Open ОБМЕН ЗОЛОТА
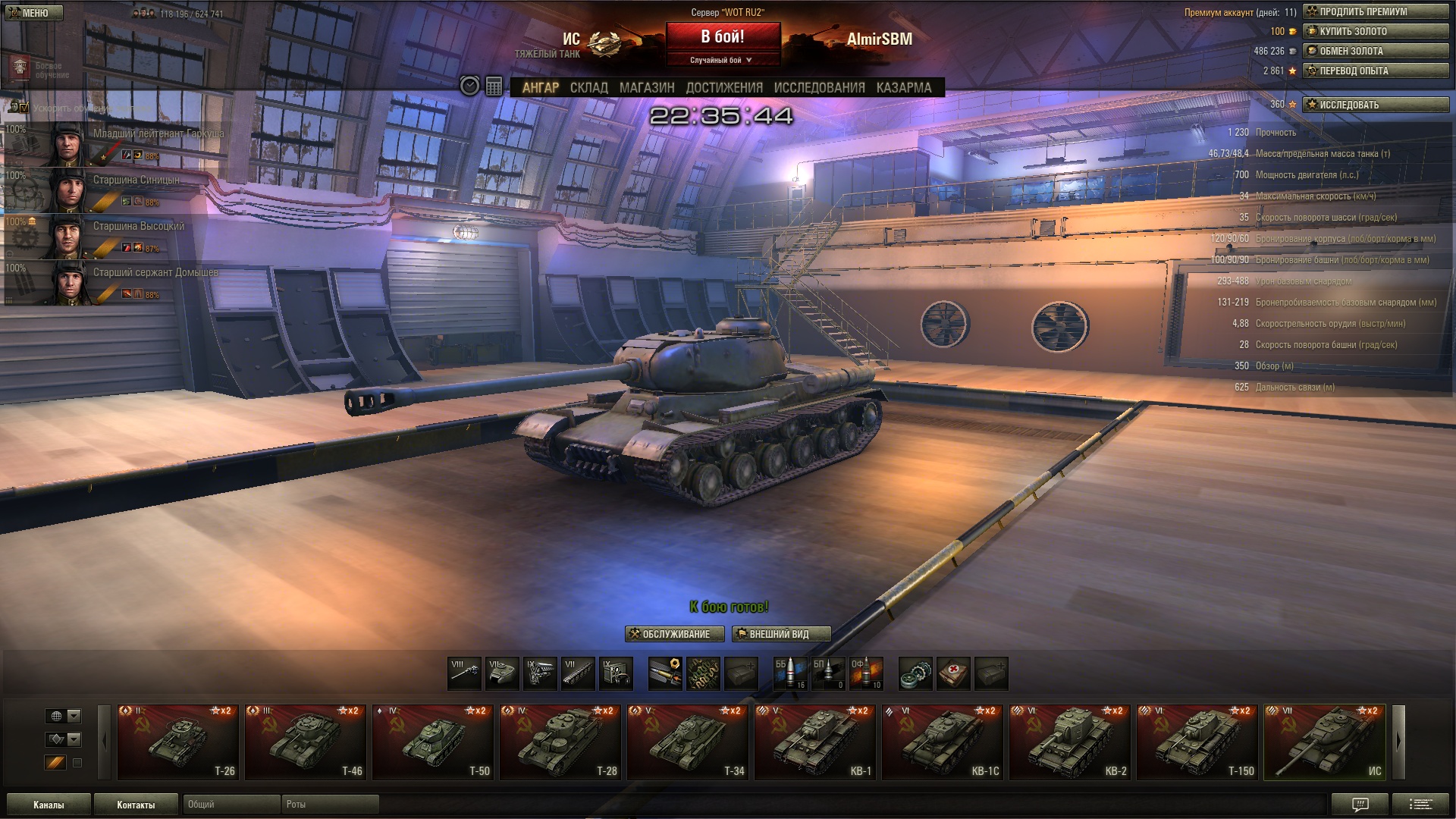Image resolution: width=1456 pixels, height=819 pixels. coord(1375,52)
